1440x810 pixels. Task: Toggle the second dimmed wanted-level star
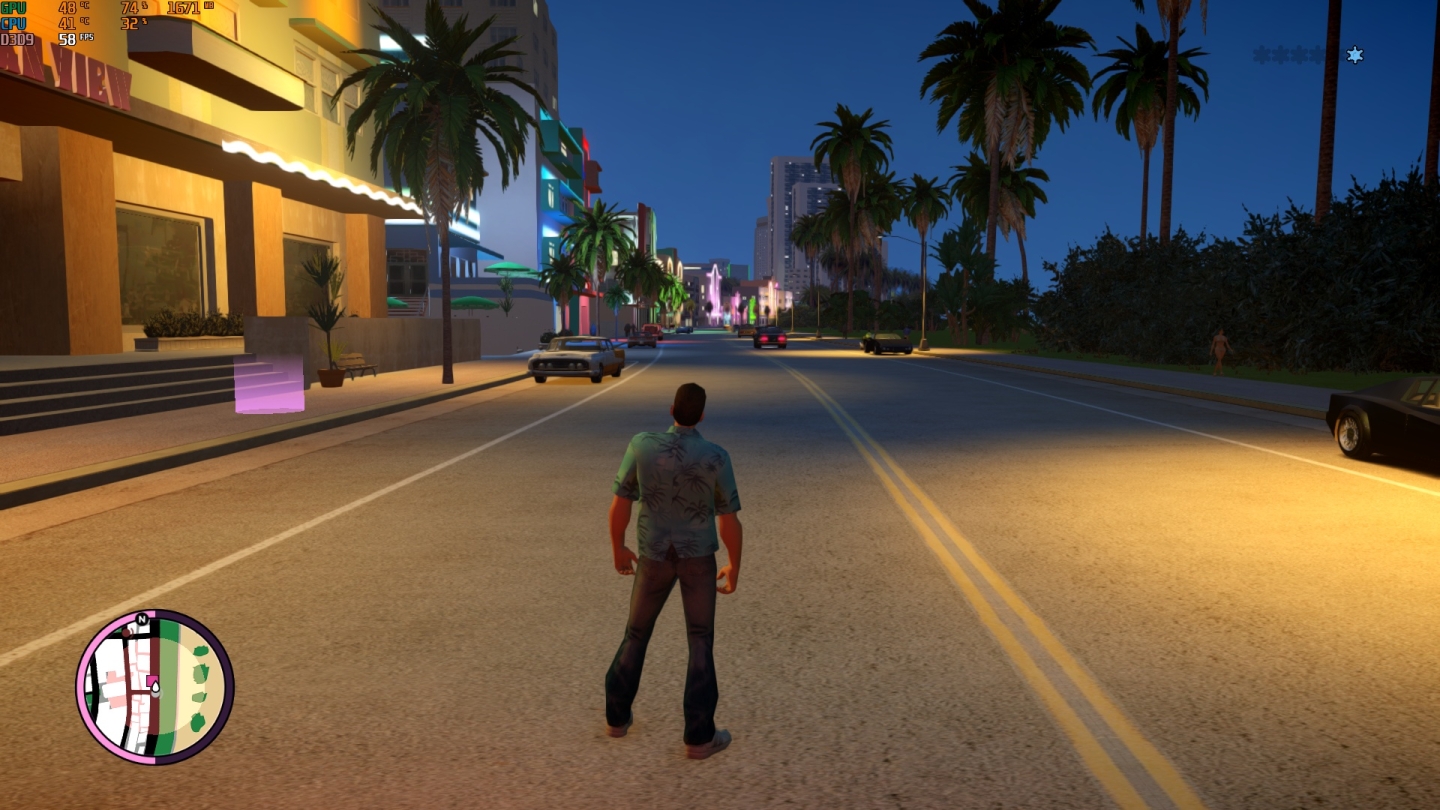coord(1279,55)
